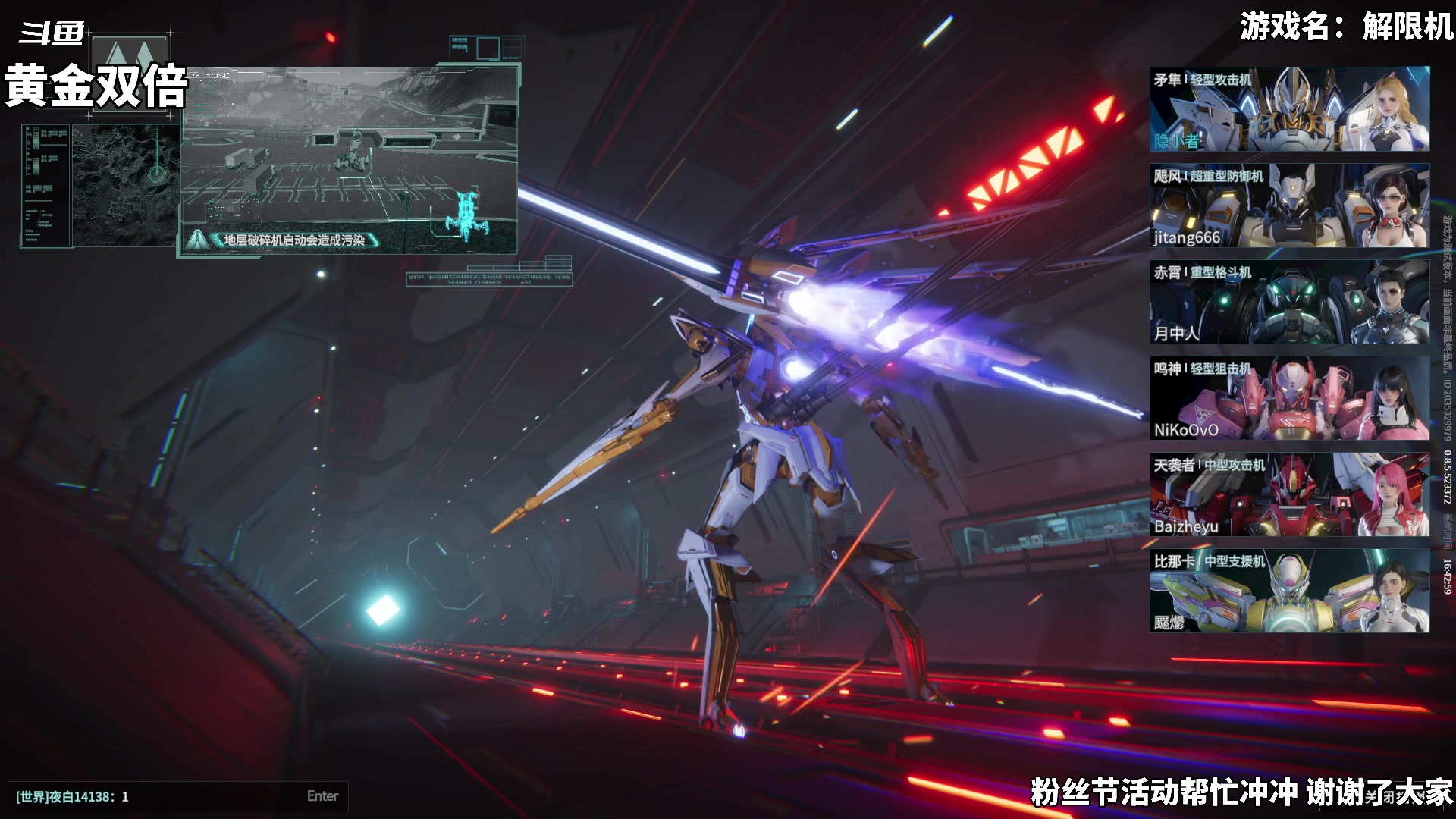Select NiKoOvO's 鸣神 sniper mech card

click(x=1289, y=398)
